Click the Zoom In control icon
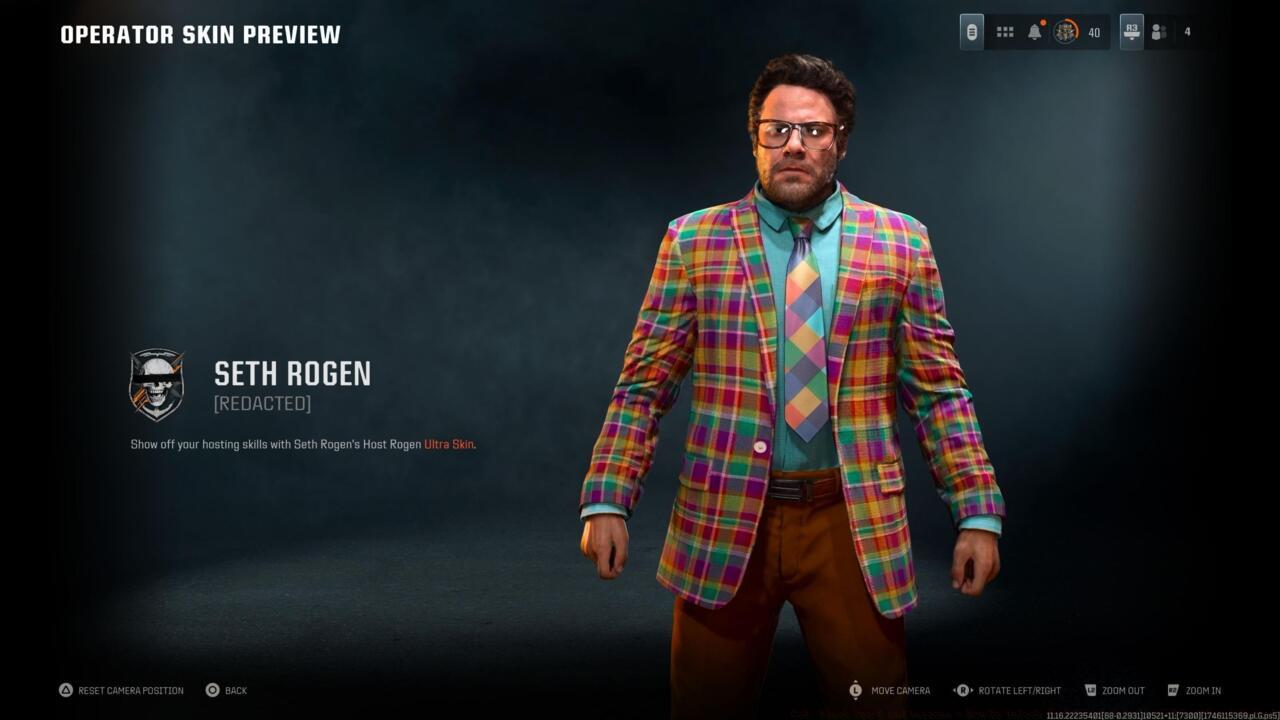The height and width of the screenshot is (720, 1280). 1175,690
